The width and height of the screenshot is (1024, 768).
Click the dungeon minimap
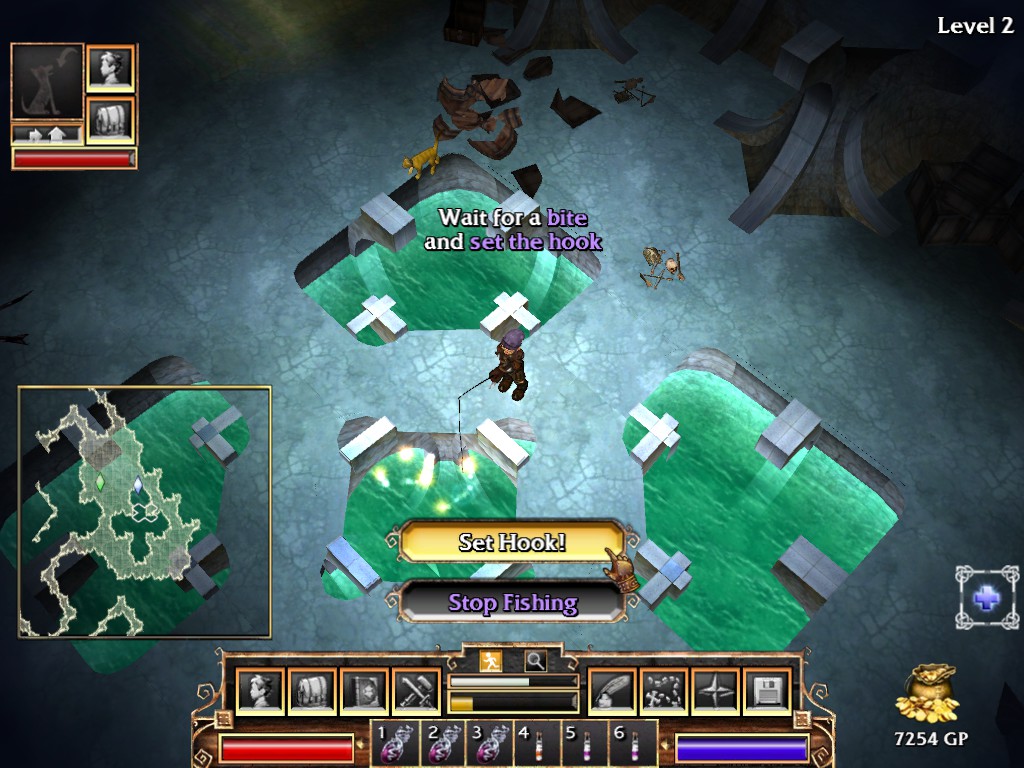pos(144,512)
